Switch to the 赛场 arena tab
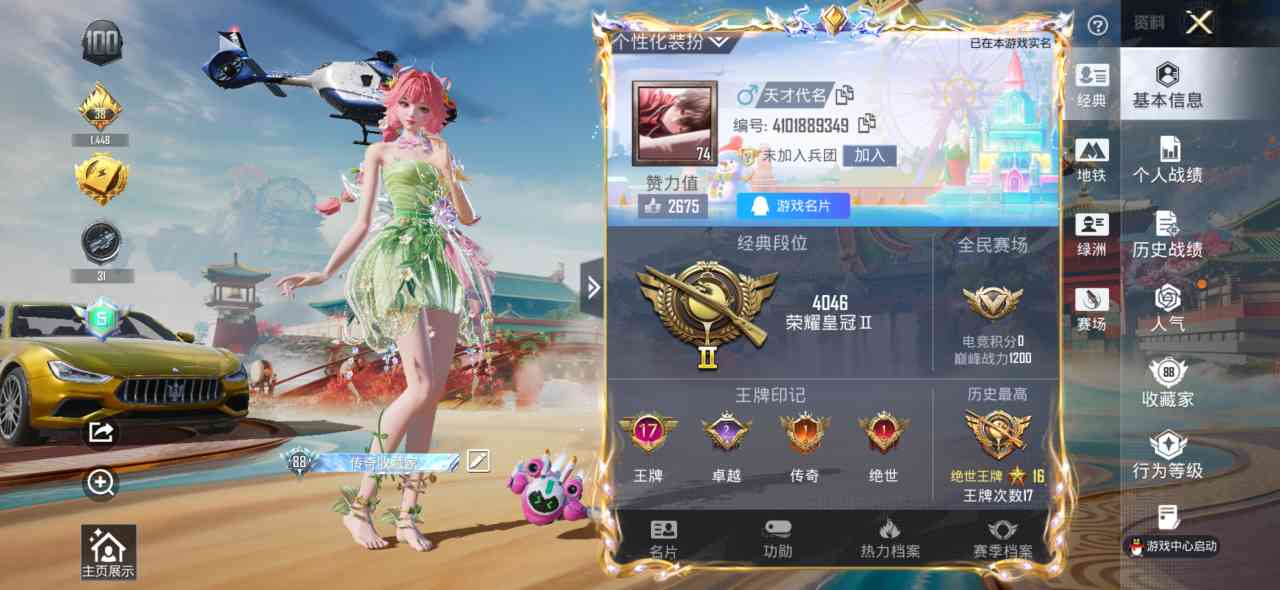 (1091, 310)
